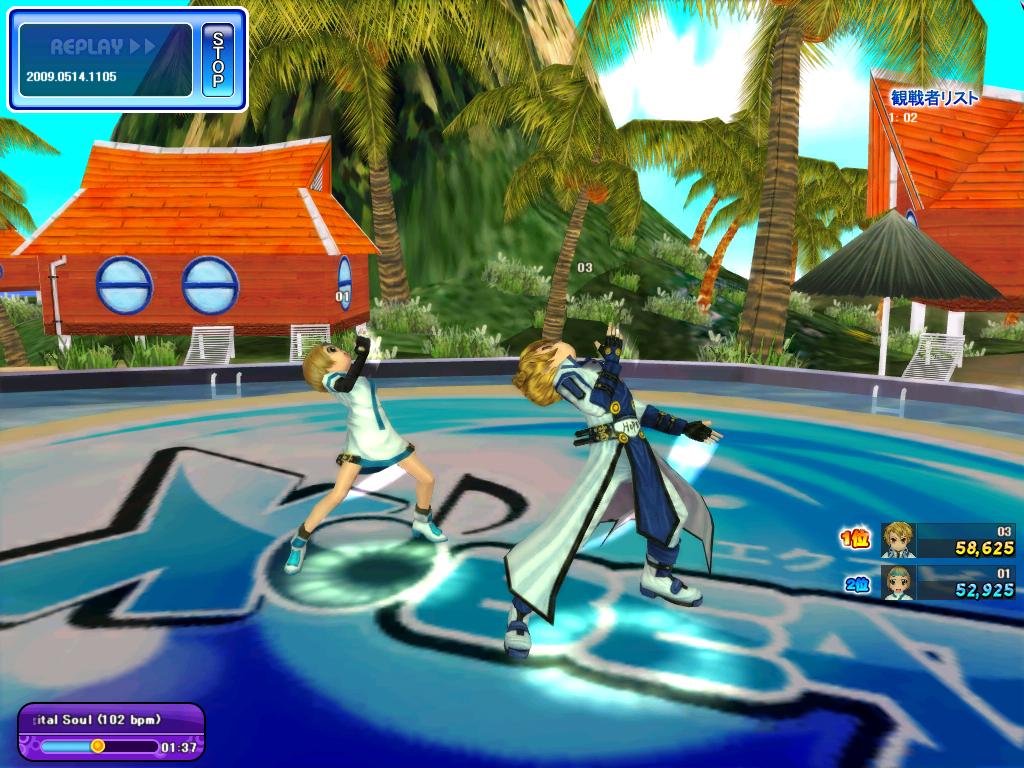Open the 観戦者リスト spectator list
This screenshot has width=1024, height=768.
pyautogui.click(x=934, y=98)
